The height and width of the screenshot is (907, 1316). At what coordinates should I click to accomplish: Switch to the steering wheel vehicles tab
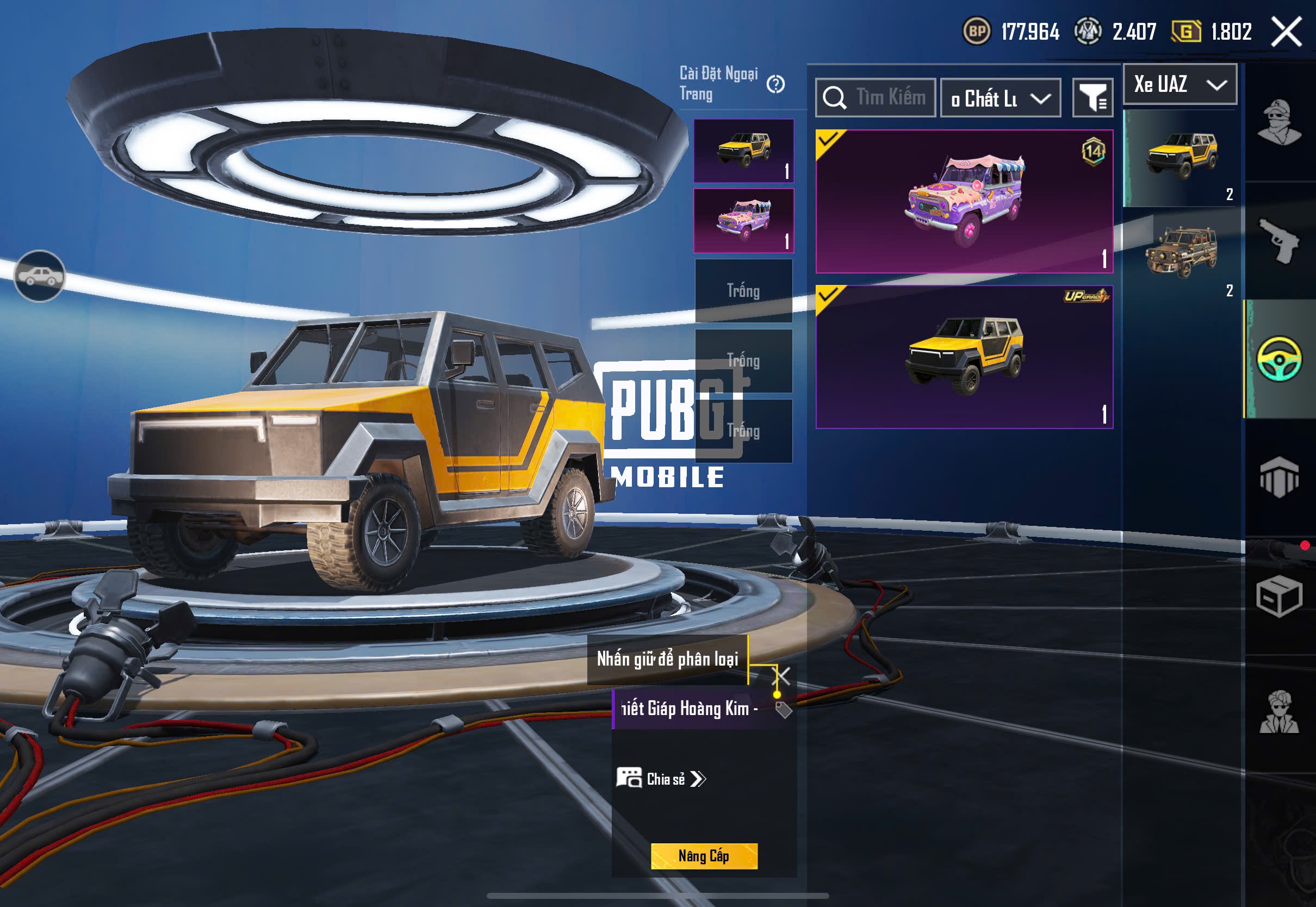click(1279, 359)
